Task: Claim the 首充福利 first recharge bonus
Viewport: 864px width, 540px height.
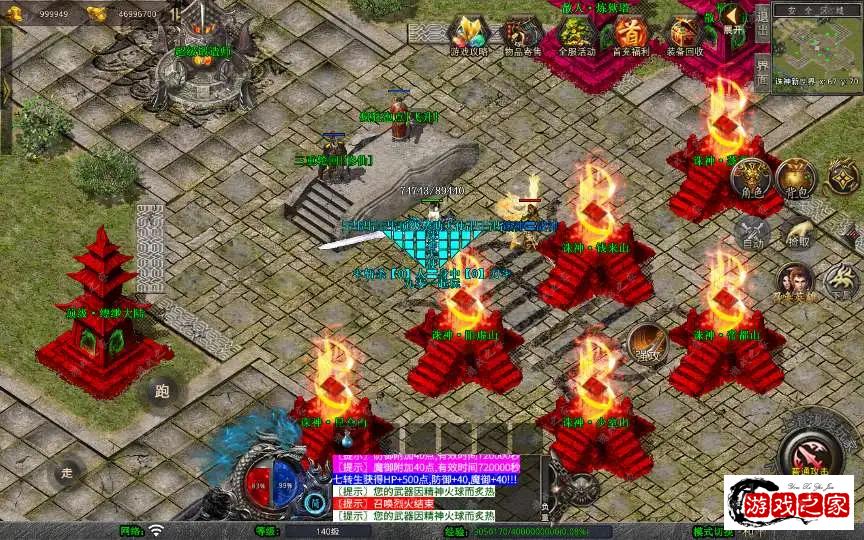Action: click(x=630, y=36)
